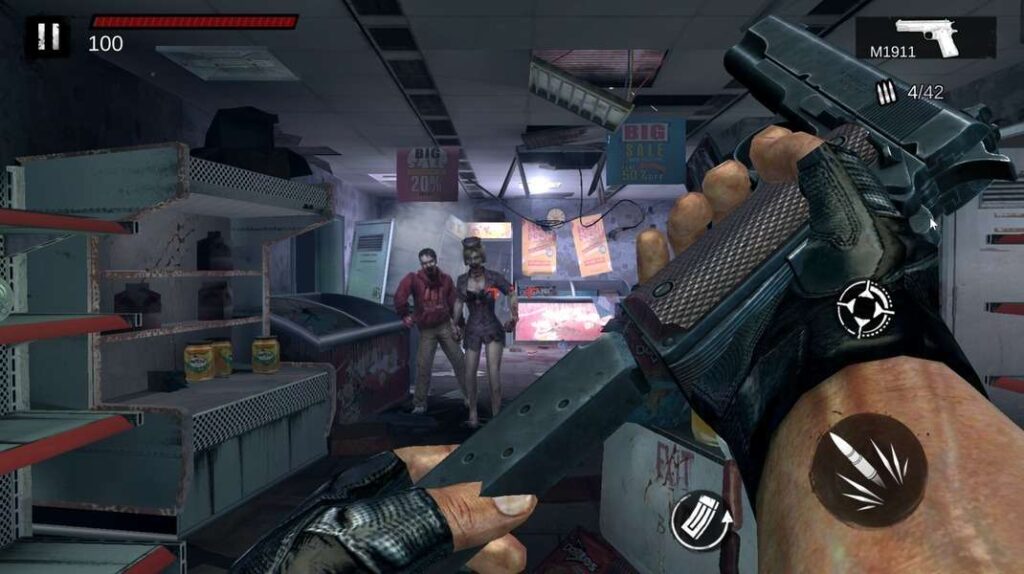Pause the game with the top-left button
The width and height of the screenshot is (1024, 574).
click(x=47, y=38)
